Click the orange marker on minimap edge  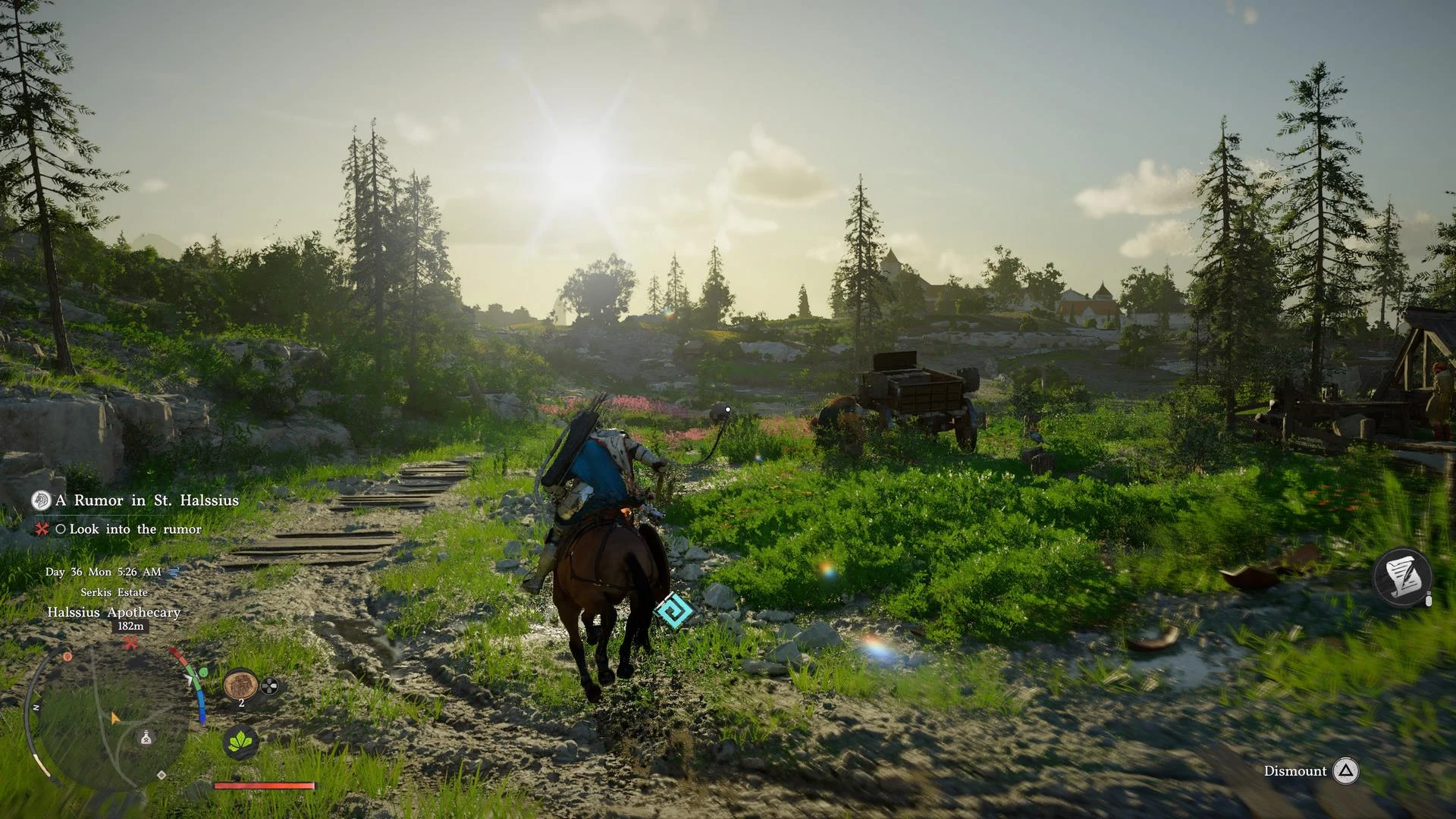(67, 656)
